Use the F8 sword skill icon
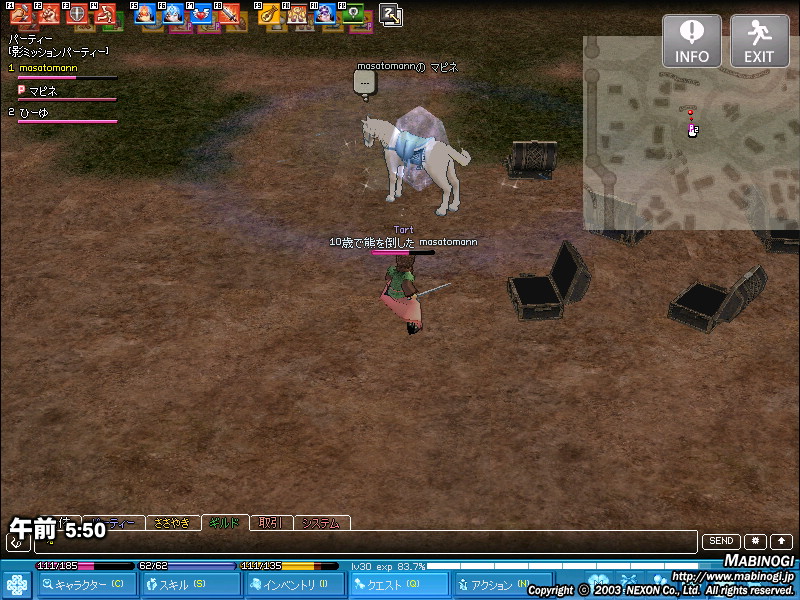The width and height of the screenshot is (800, 600). [229, 15]
